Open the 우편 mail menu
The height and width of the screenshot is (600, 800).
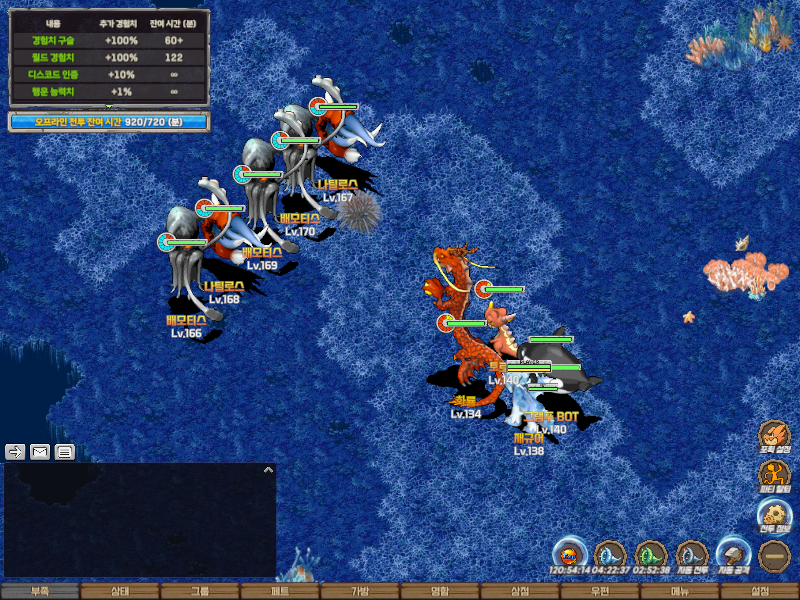click(x=600, y=591)
